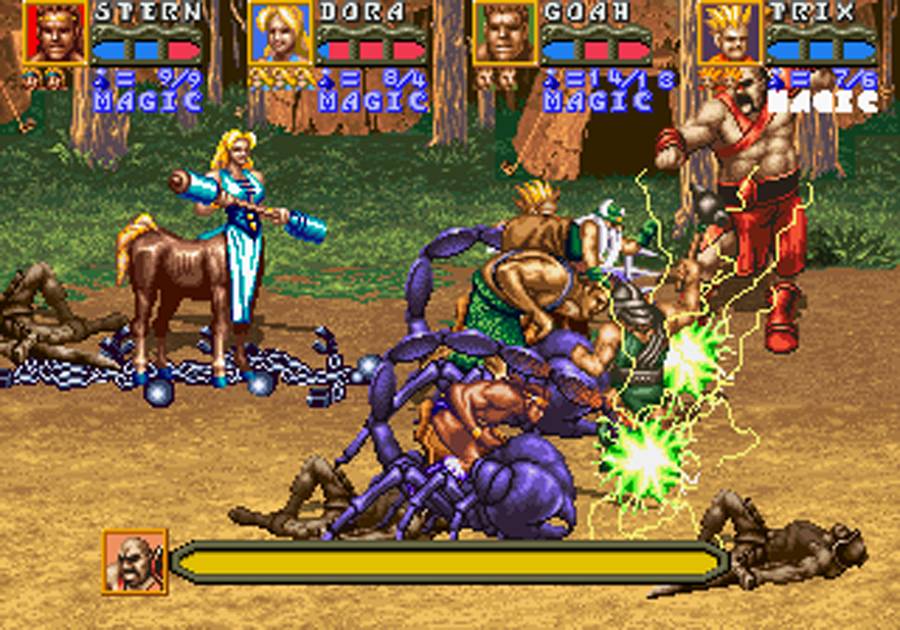
Task: Click Dora's blonde character portrait
Action: 280,33
